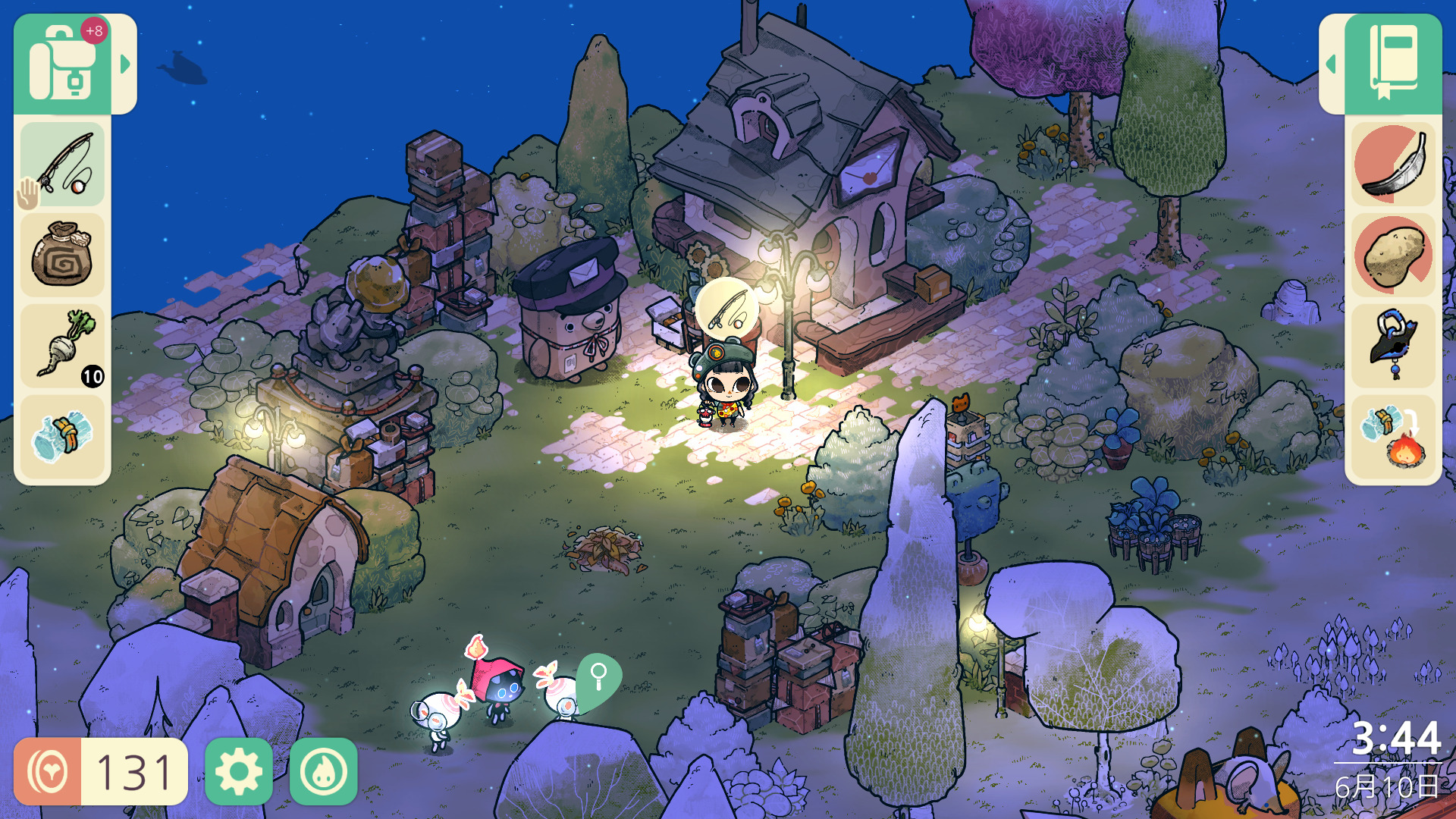
Task: Click the orange spirit currency icon
Action: click(48, 771)
